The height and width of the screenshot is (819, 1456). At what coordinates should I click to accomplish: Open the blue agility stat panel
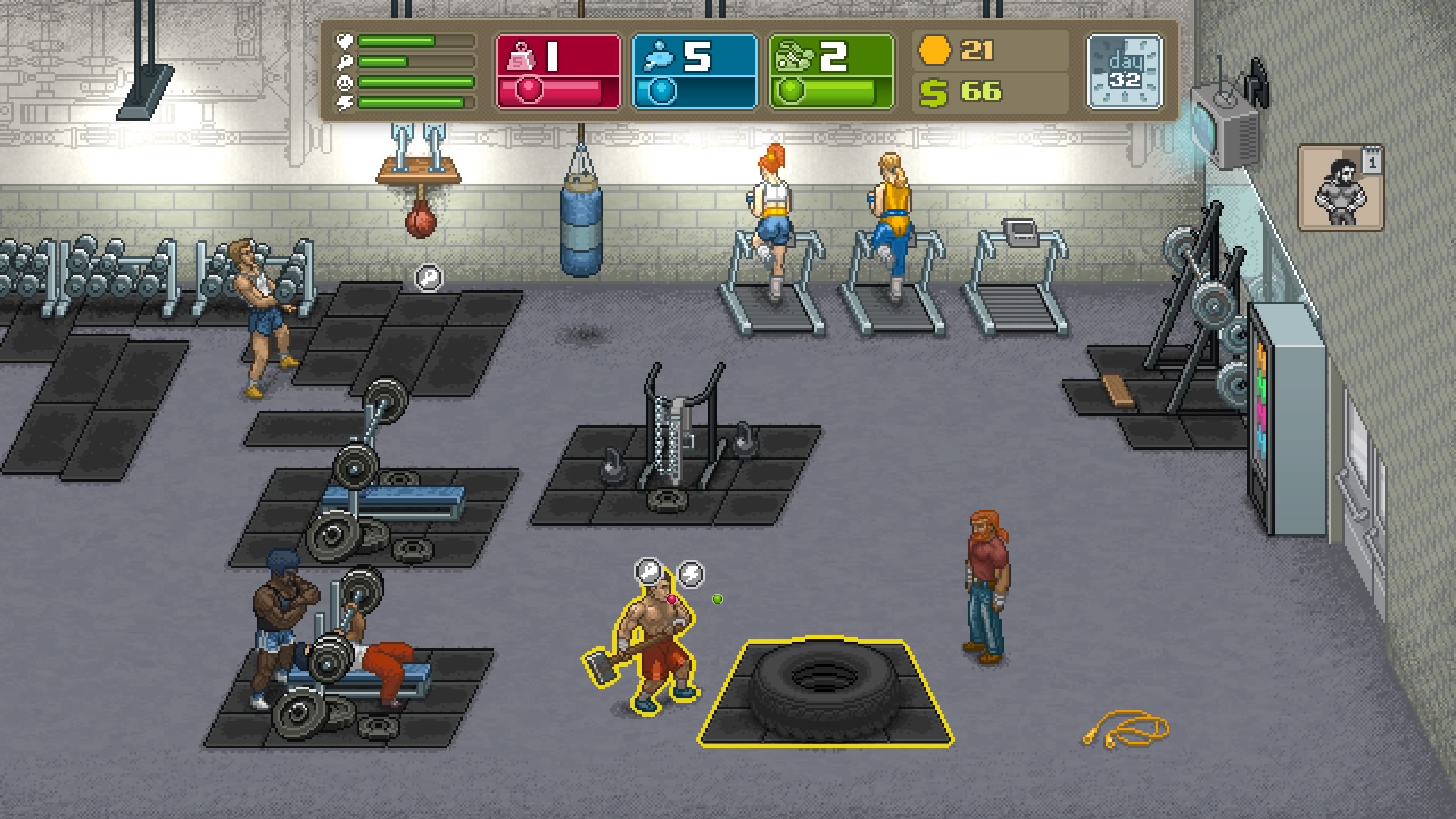pos(694,72)
